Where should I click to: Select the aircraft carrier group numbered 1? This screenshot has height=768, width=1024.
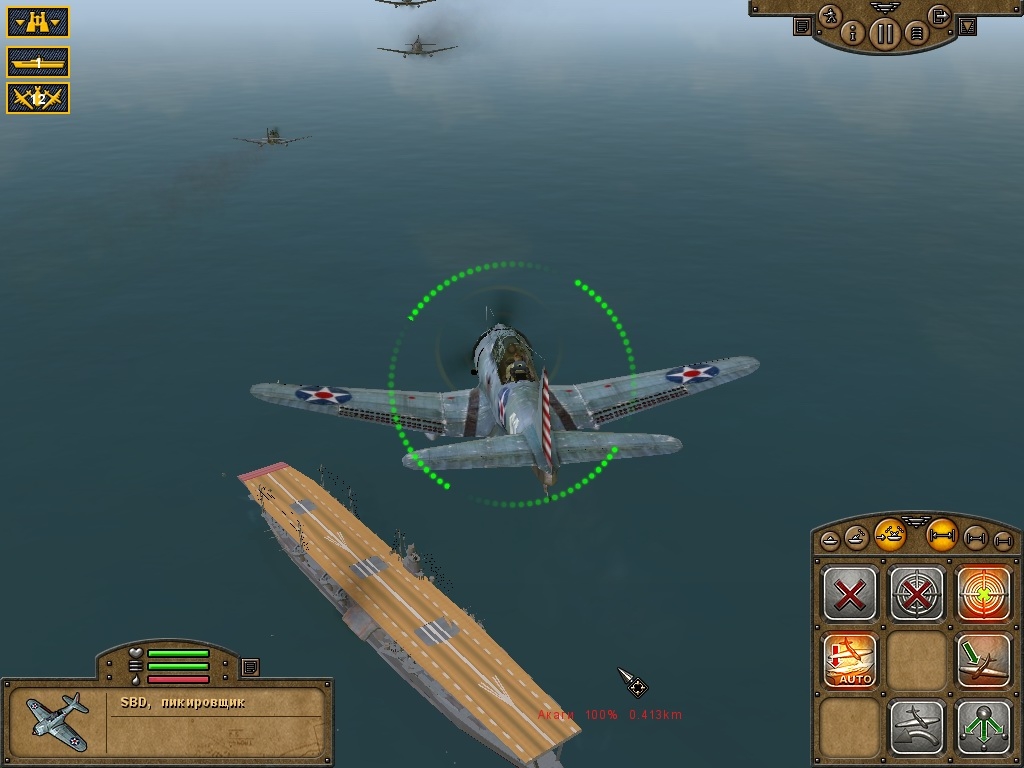pos(38,62)
